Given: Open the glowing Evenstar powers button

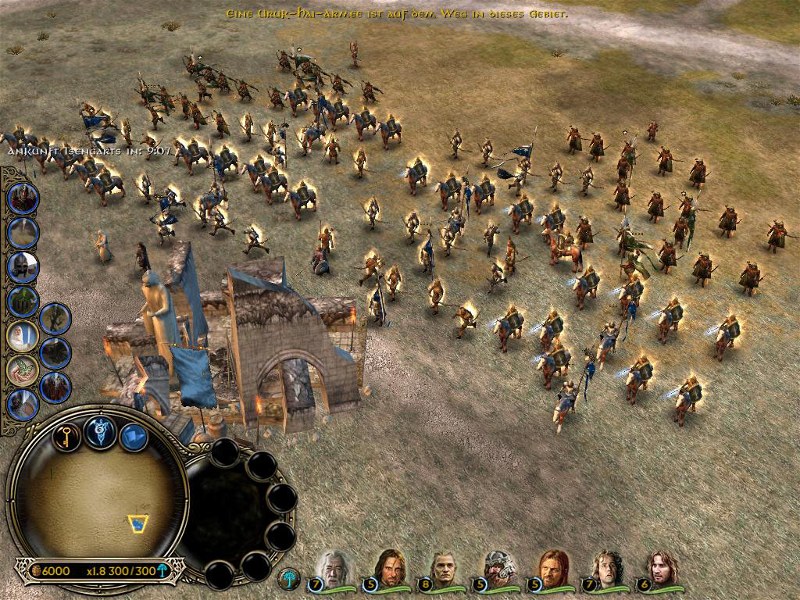Looking at the screenshot, I should pos(100,430).
